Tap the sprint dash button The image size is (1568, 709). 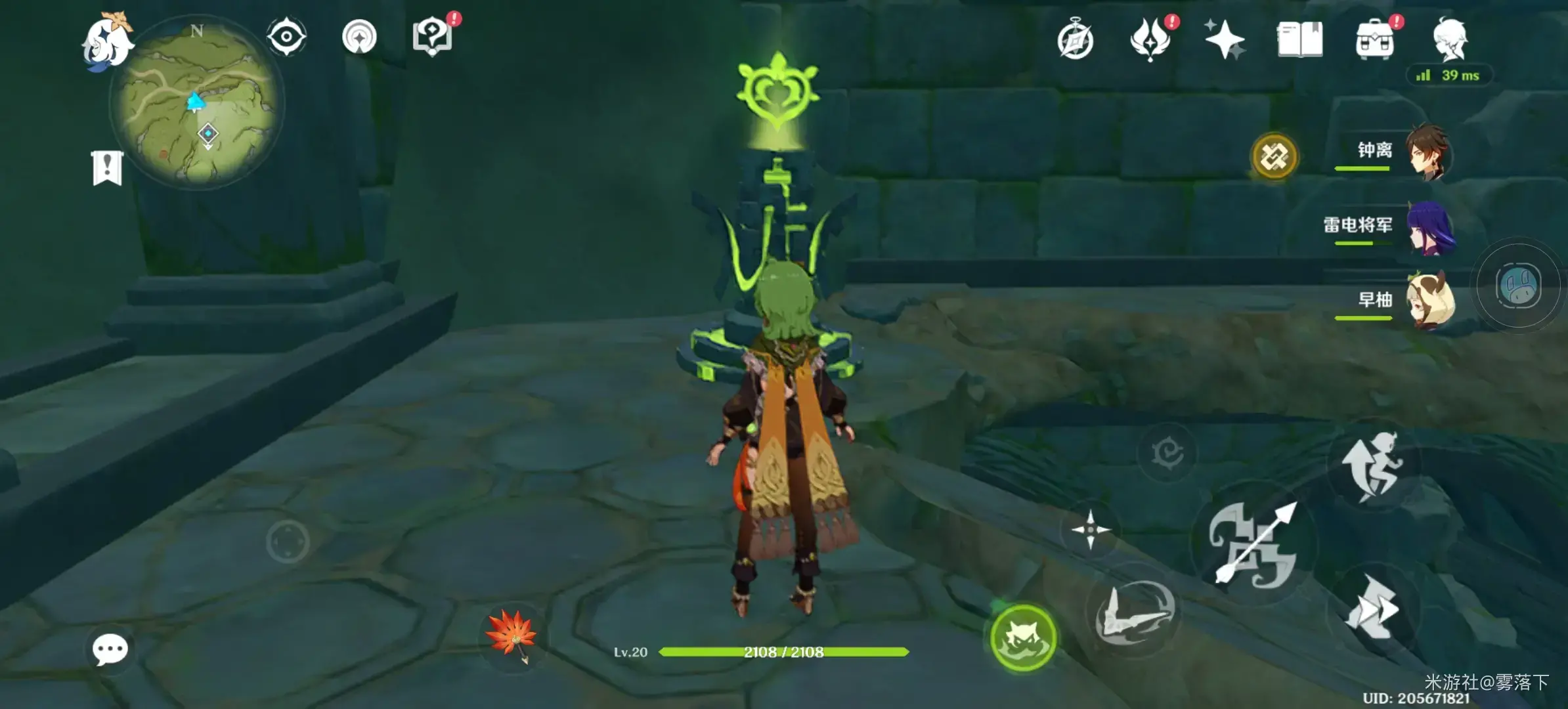[x=1371, y=607]
